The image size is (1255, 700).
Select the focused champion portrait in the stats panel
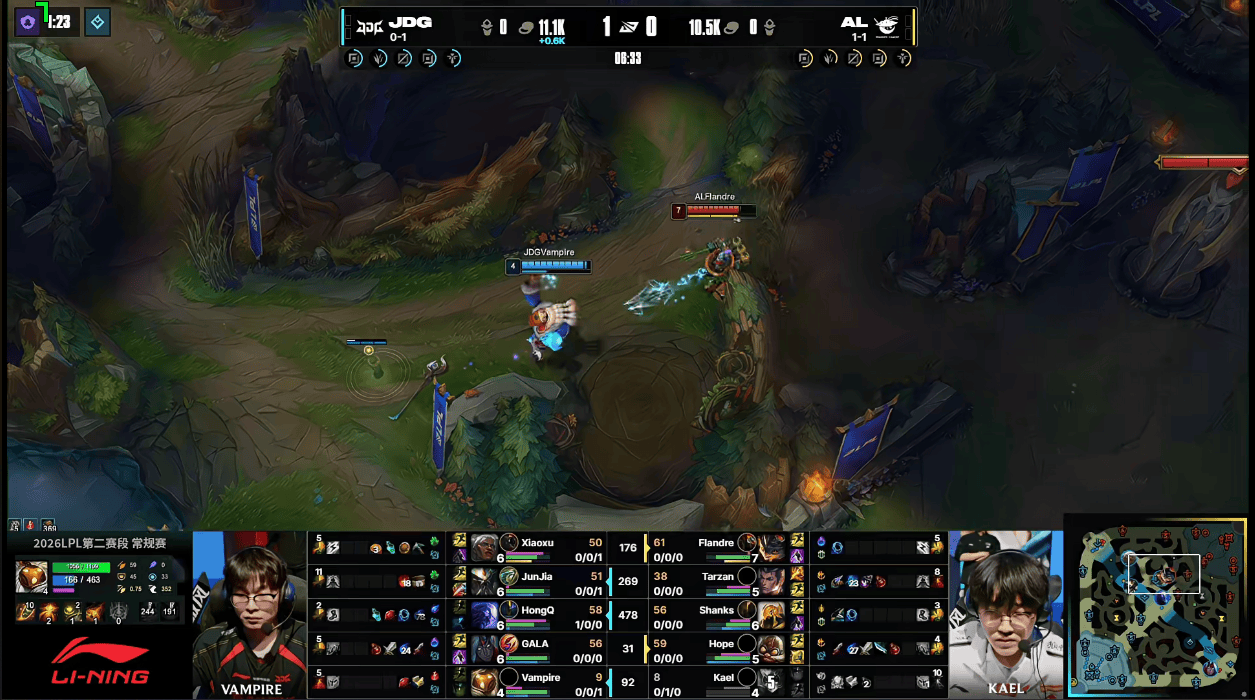31,577
